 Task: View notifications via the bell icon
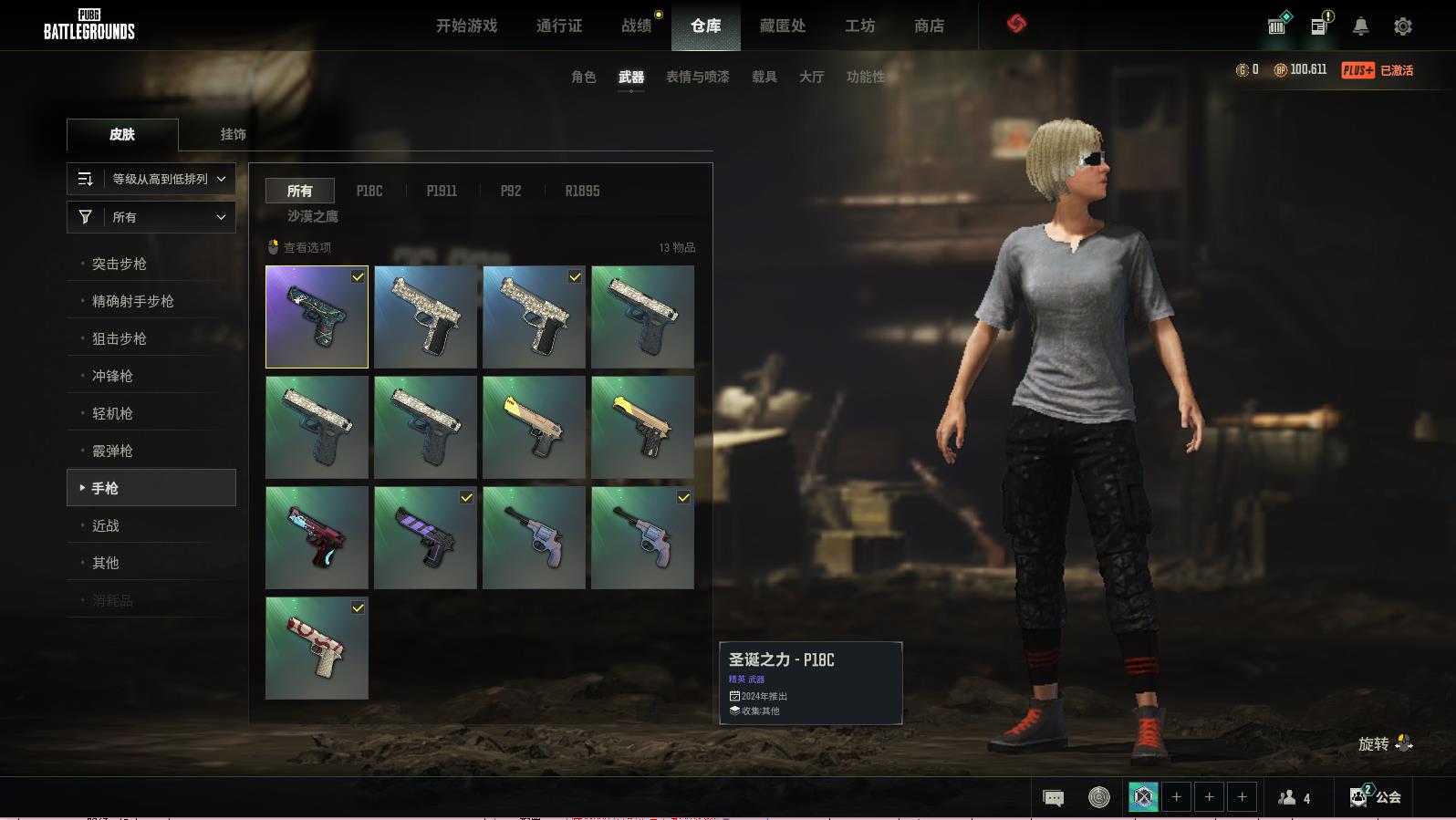tap(1360, 26)
